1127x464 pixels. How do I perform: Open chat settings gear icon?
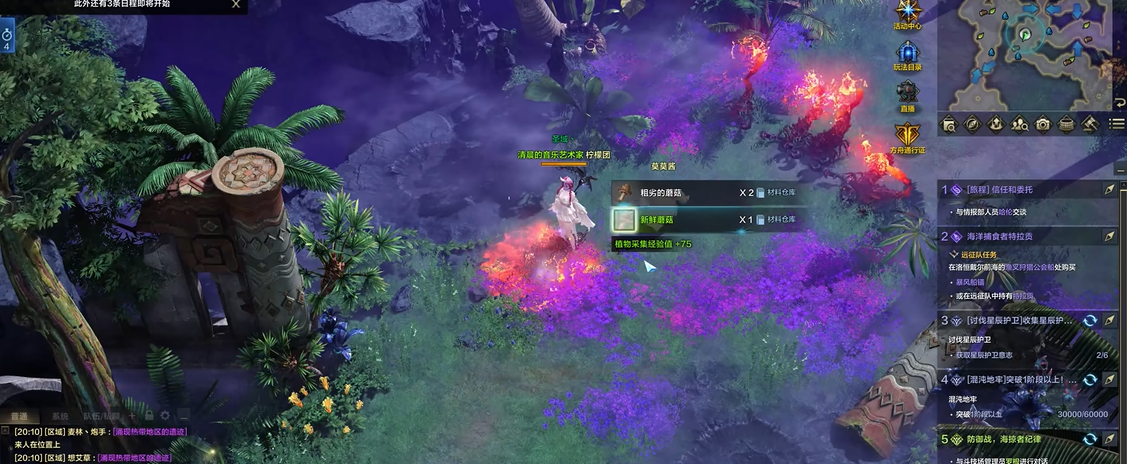166,415
